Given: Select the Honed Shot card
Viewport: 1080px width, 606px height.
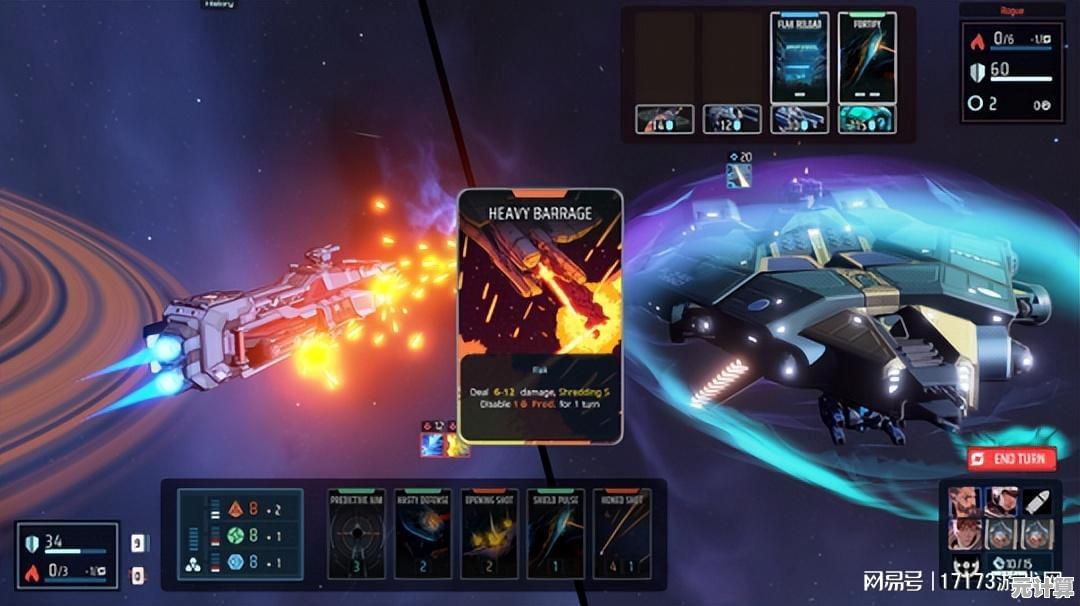Looking at the screenshot, I should pos(621,533).
